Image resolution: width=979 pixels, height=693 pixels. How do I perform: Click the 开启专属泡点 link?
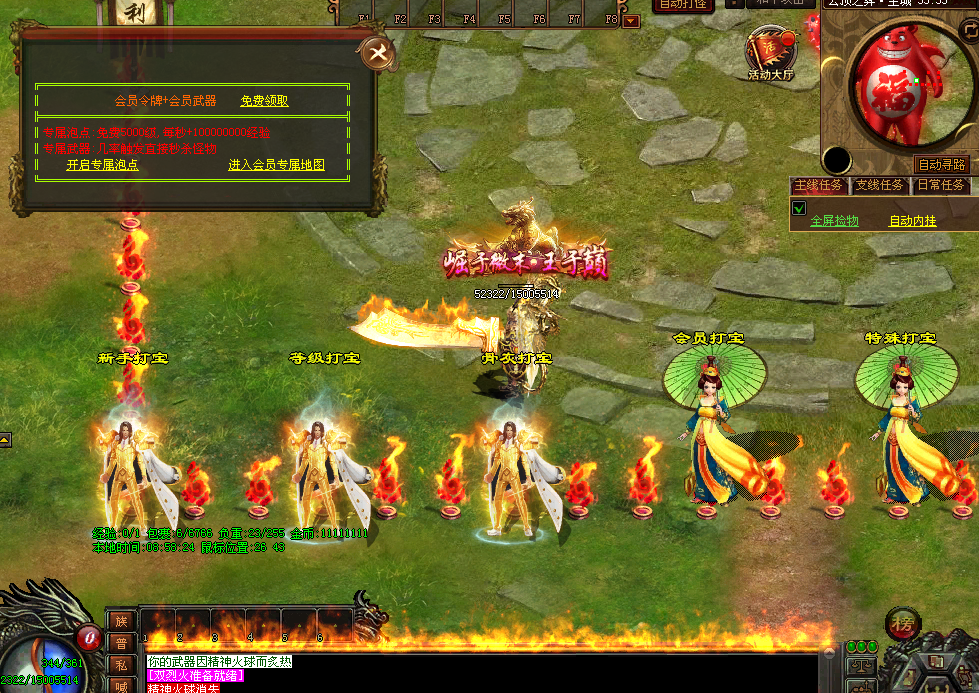[x=102, y=165]
